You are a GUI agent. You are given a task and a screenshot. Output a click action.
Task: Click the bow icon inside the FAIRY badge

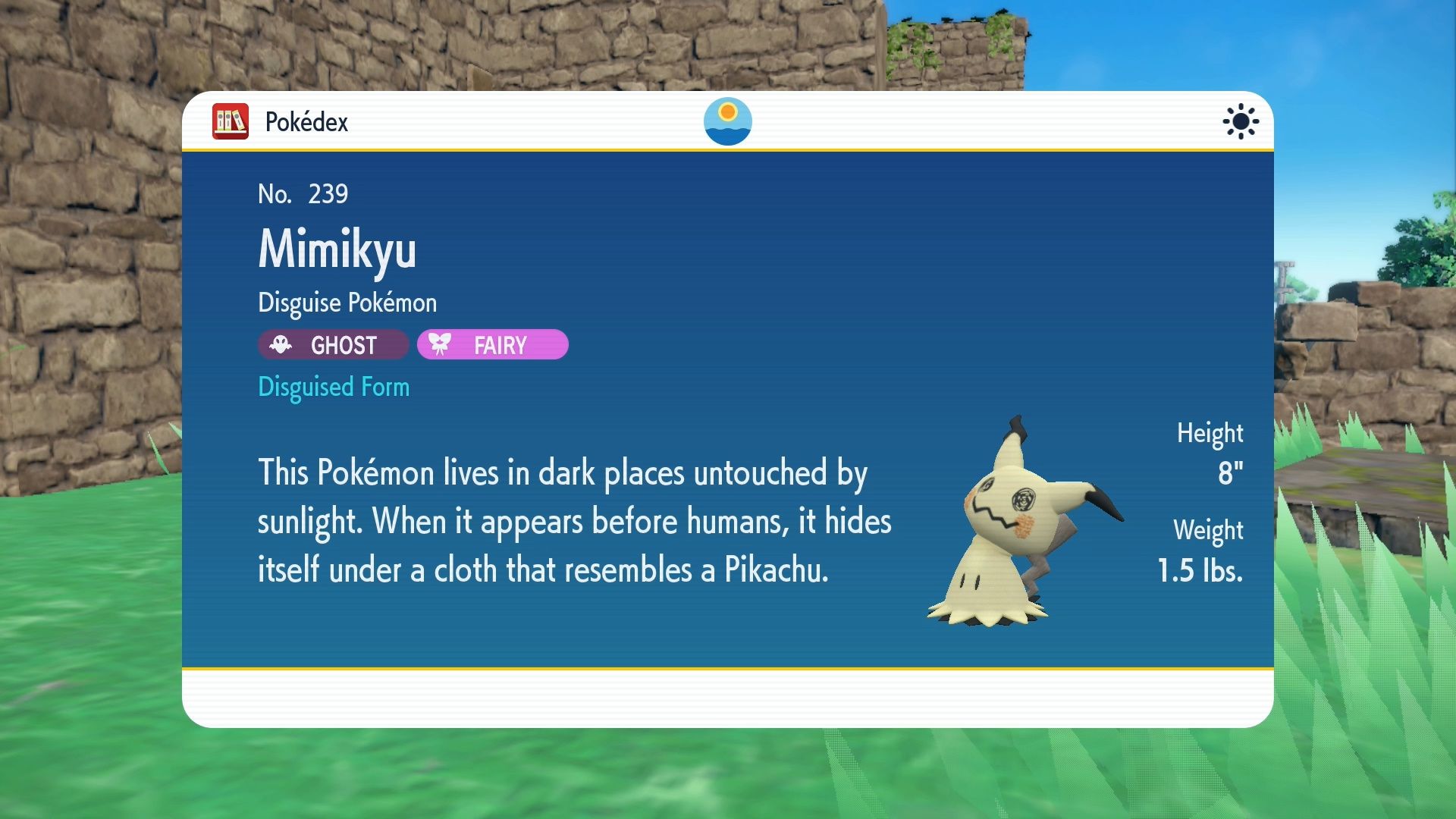pos(441,344)
